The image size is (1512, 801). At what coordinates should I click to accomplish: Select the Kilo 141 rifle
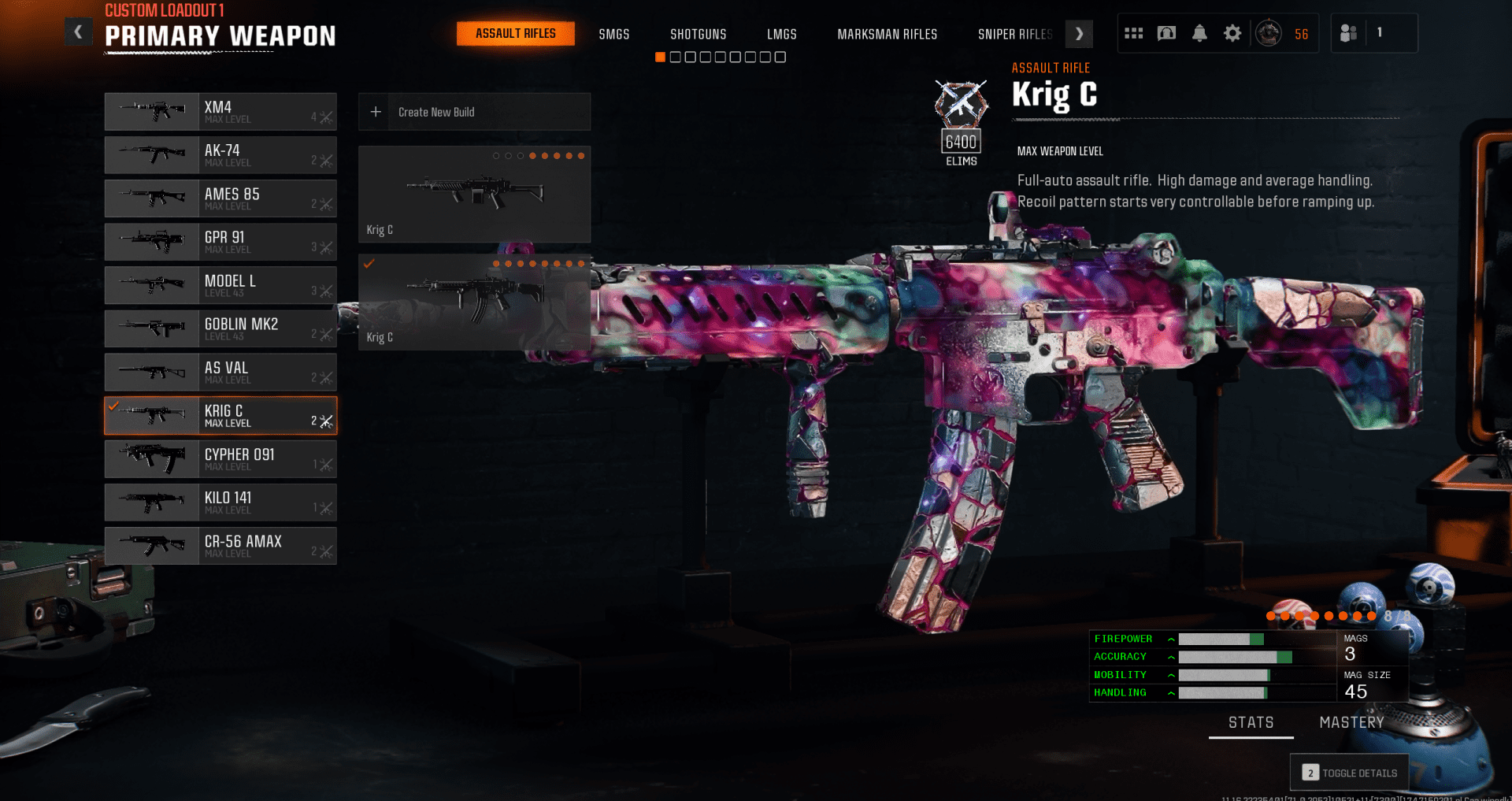(x=220, y=502)
